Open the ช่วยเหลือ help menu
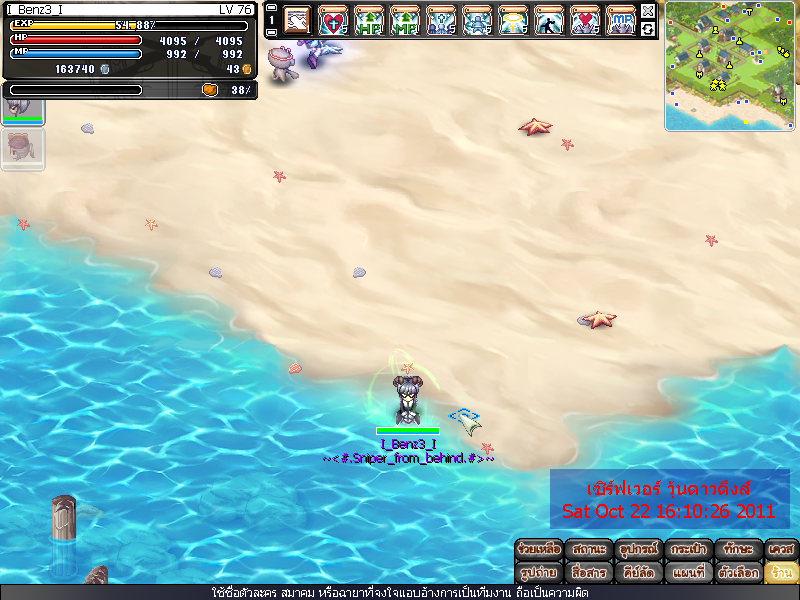Screen dimensions: 800x600 click(540, 549)
